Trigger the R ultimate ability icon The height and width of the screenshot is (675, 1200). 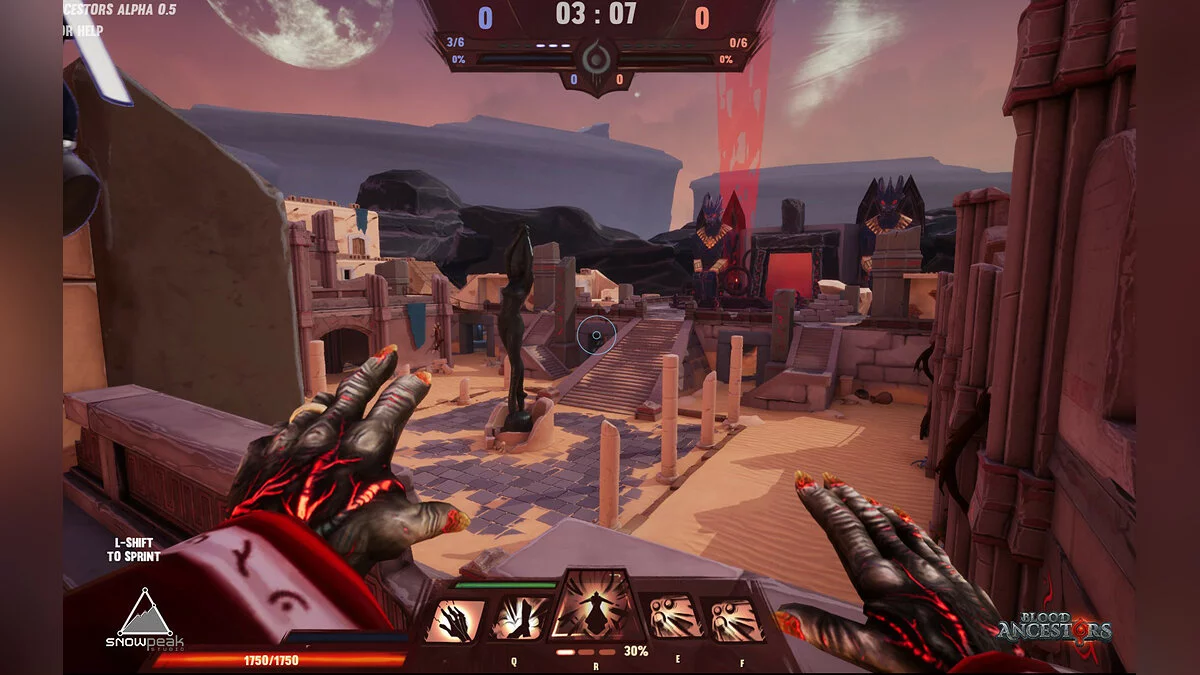(x=596, y=606)
